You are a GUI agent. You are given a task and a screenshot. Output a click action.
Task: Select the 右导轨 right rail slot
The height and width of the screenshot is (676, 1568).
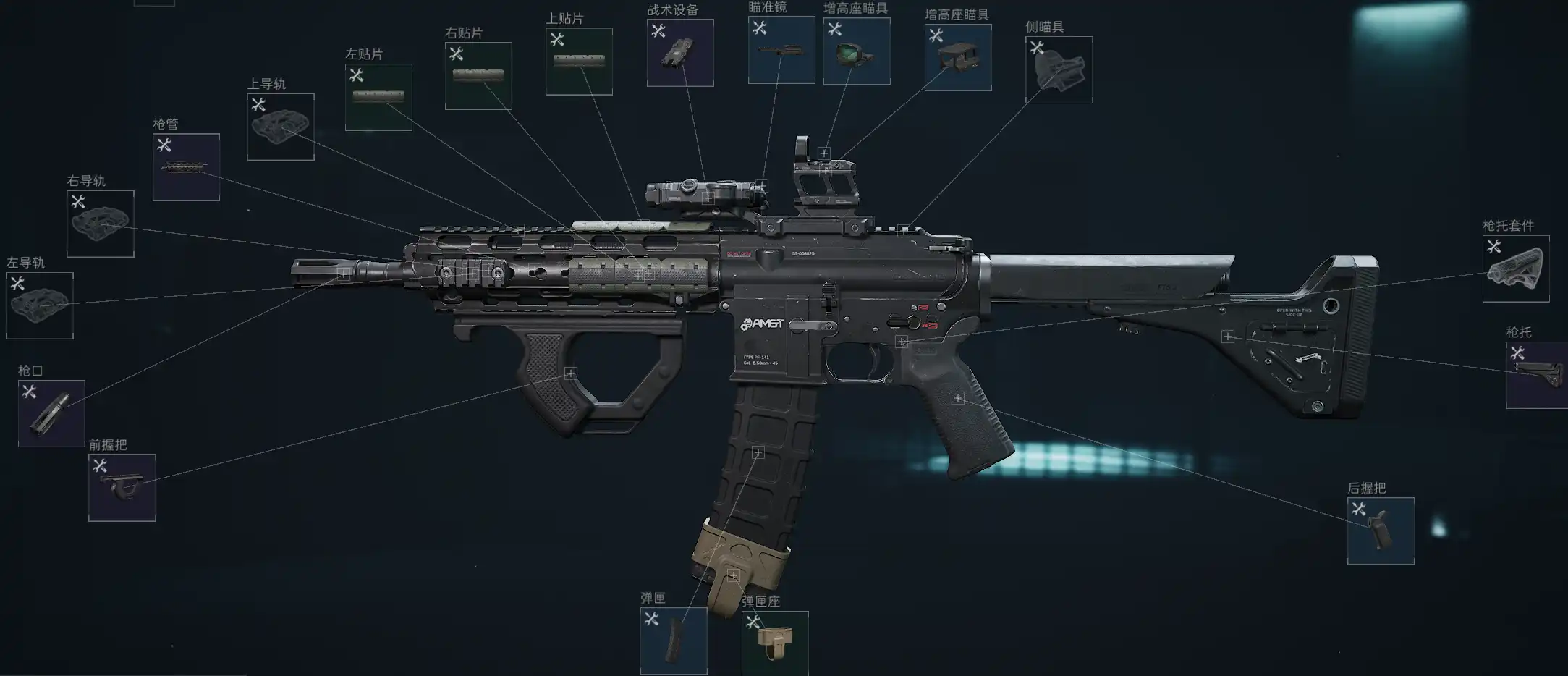[x=101, y=223]
